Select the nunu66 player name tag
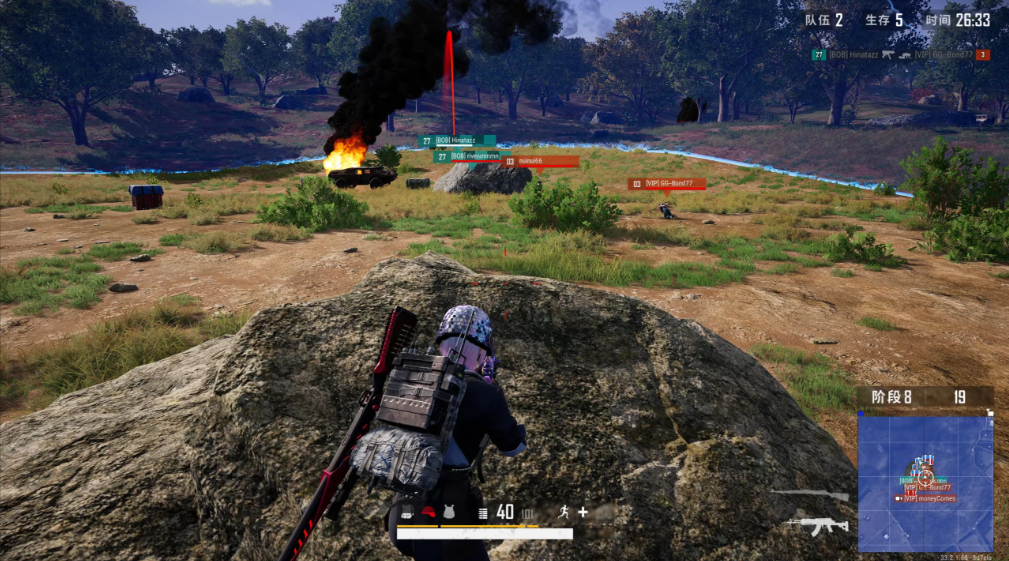 [x=540, y=161]
